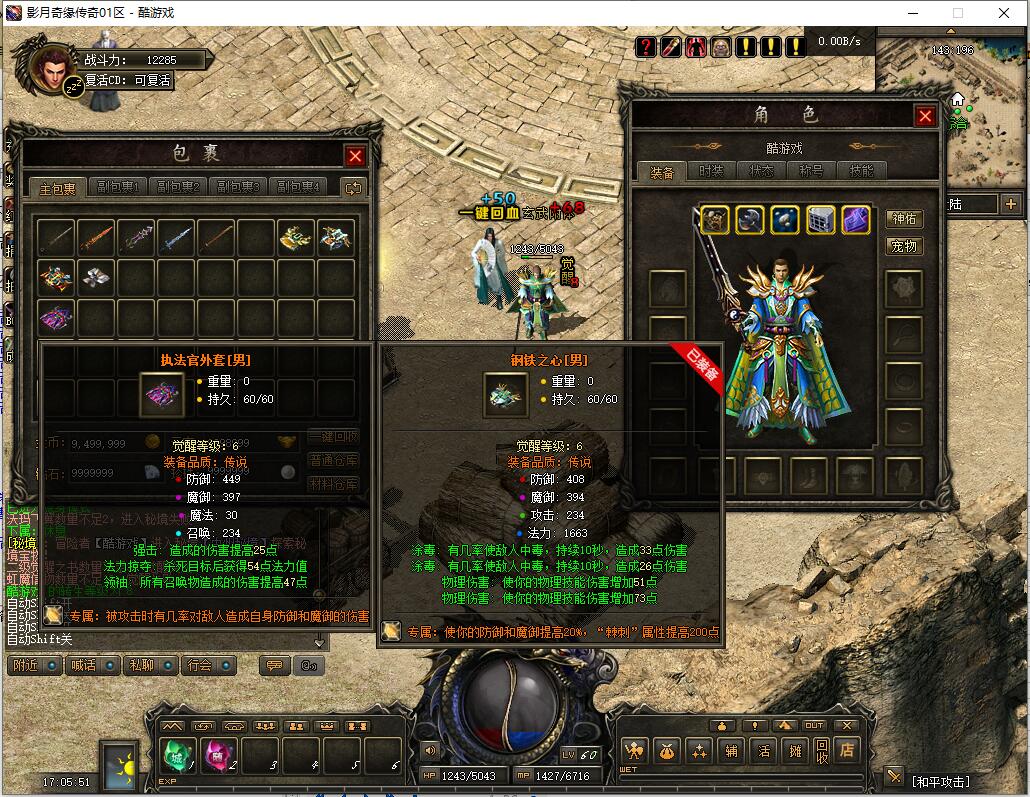1030x797 pixels.
Task: Switch to 行会 guild chat channel
Action: click(200, 665)
